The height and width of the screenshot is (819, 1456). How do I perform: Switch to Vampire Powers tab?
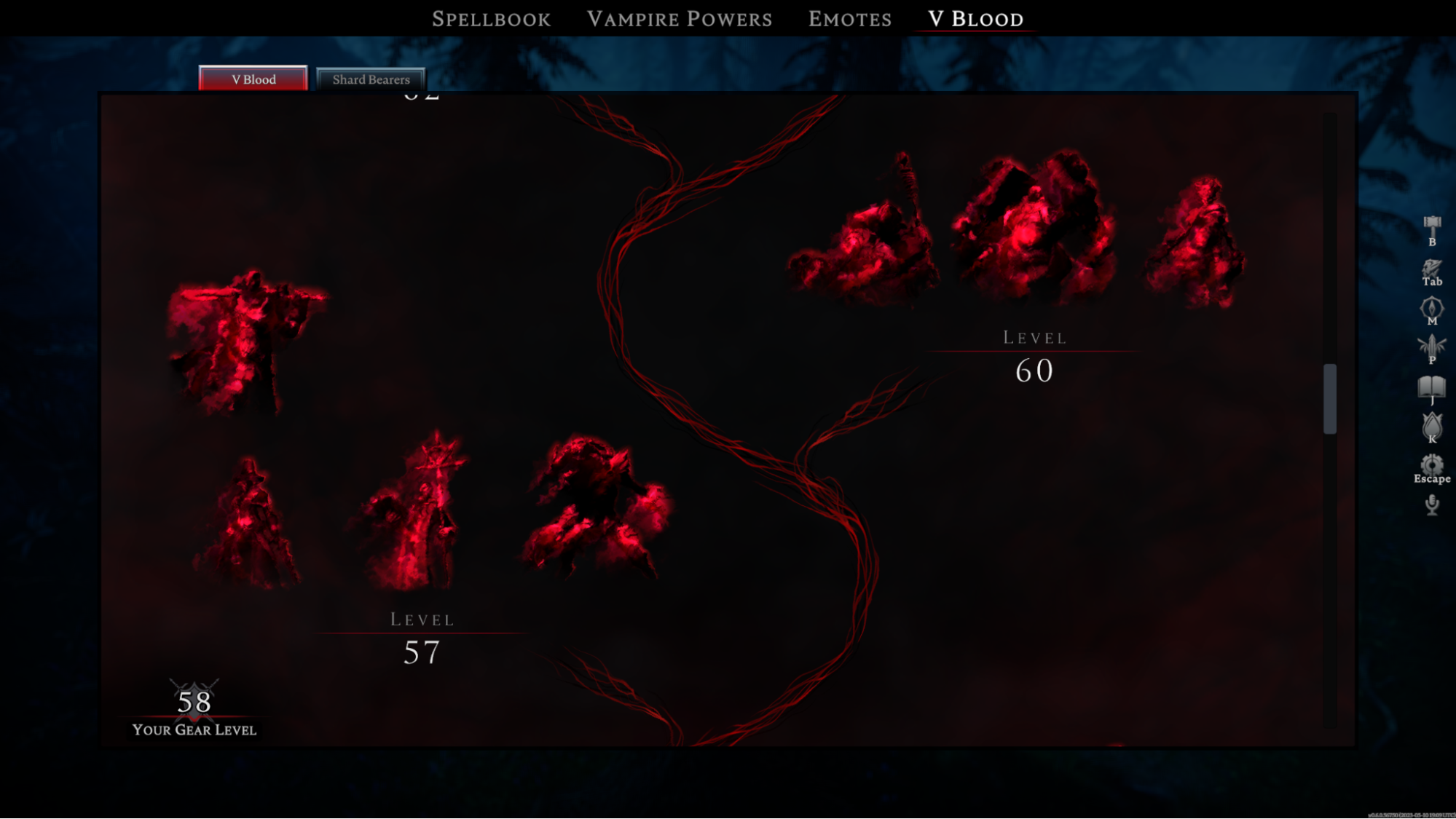click(x=679, y=19)
